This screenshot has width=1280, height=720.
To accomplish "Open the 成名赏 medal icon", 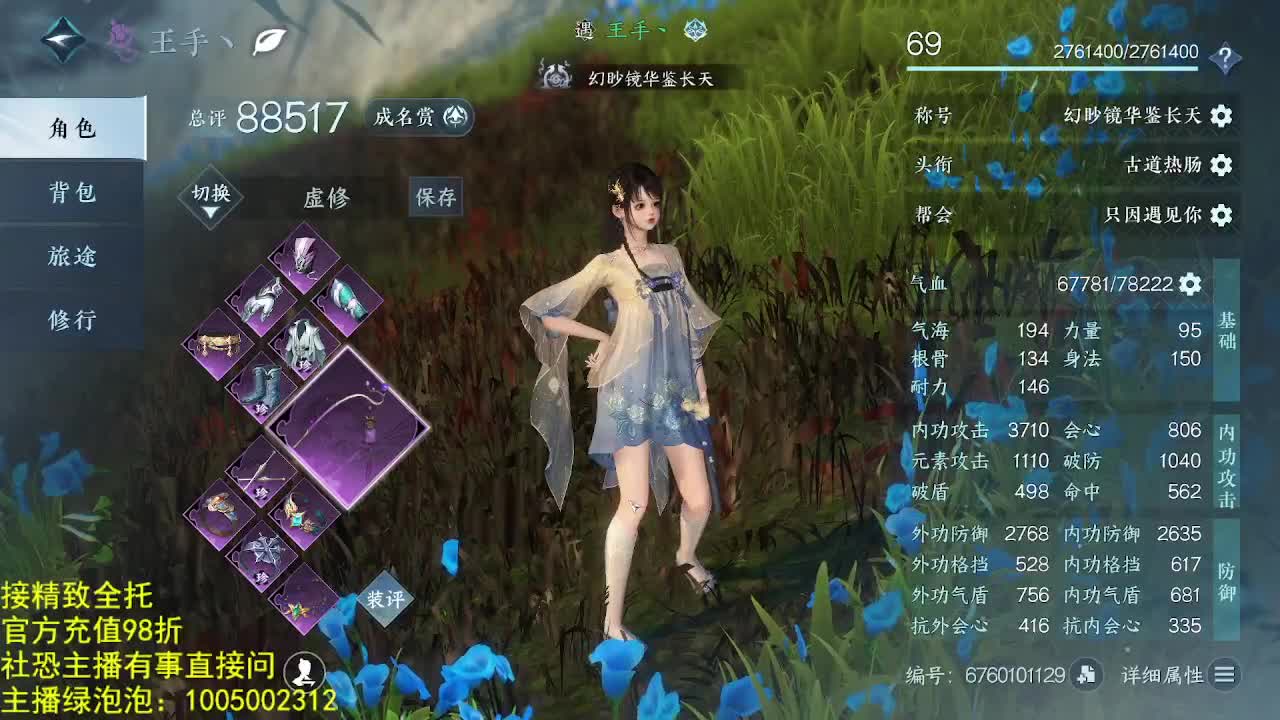I will click(454, 117).
